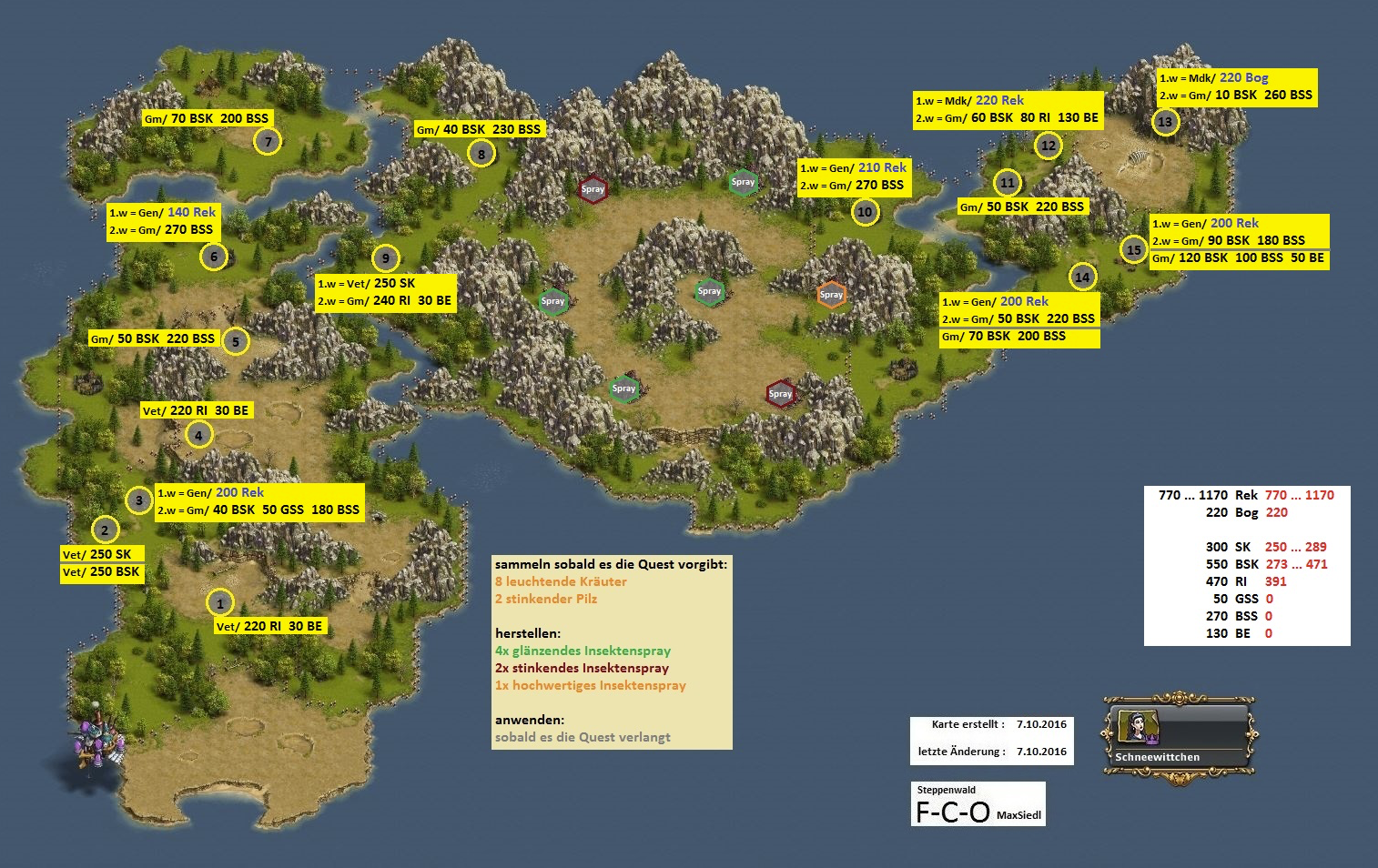1378x868 pixels.
Task: Select camp marker number 6
Action: pyautogui.click(x=214, y=257)
